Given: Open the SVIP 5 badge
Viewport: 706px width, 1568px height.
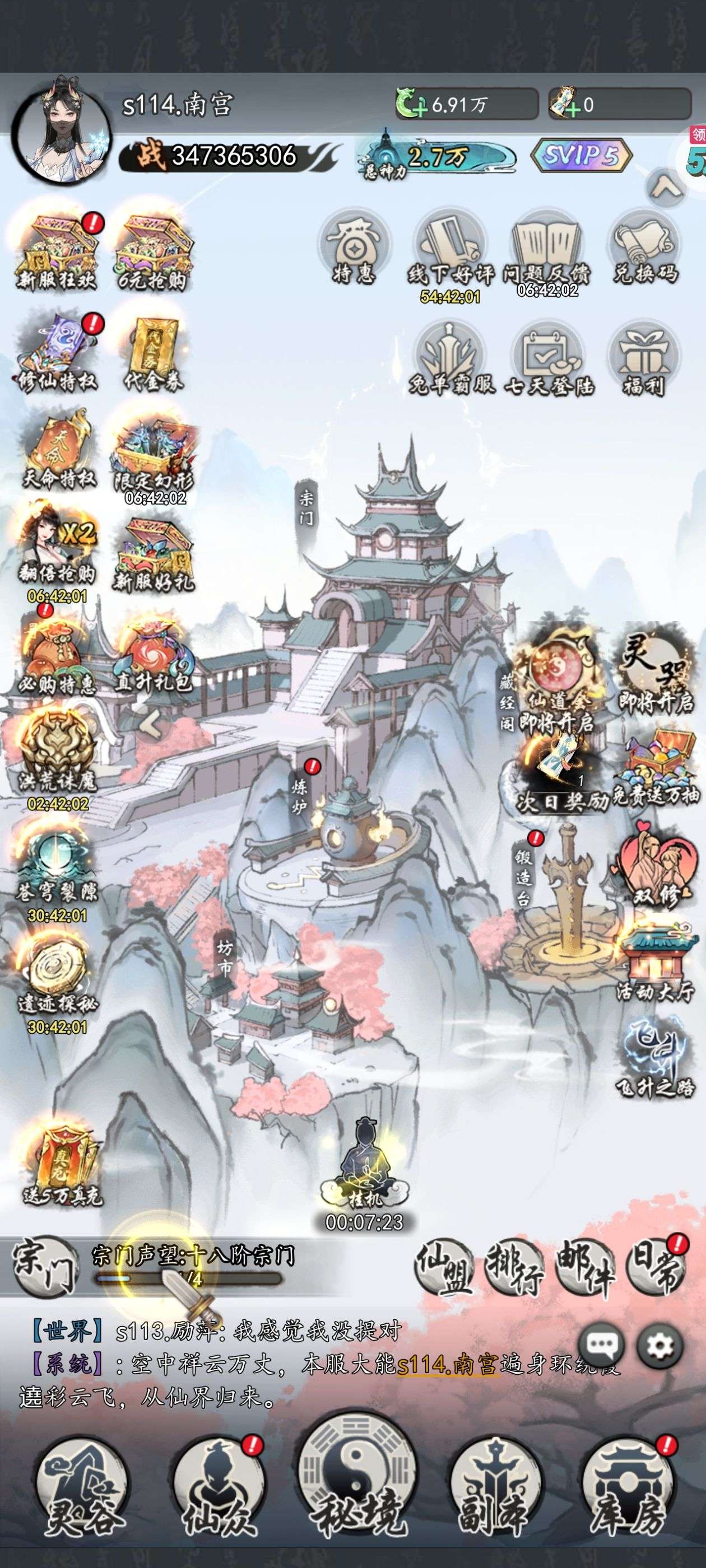Looking at the screenshot, I should [x=582, y=156].
